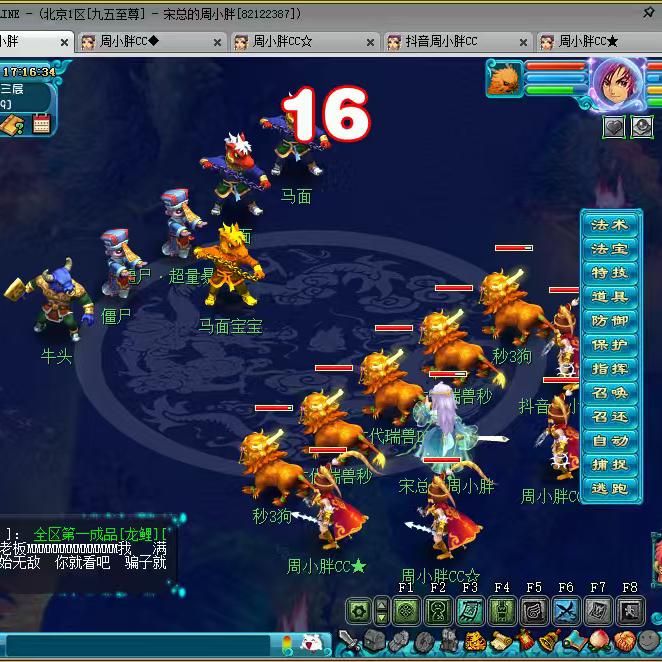Screen dimensions: 662x662
Task: Switch to the 周小胖CC☆ tab
Action: tap(283, 42)
